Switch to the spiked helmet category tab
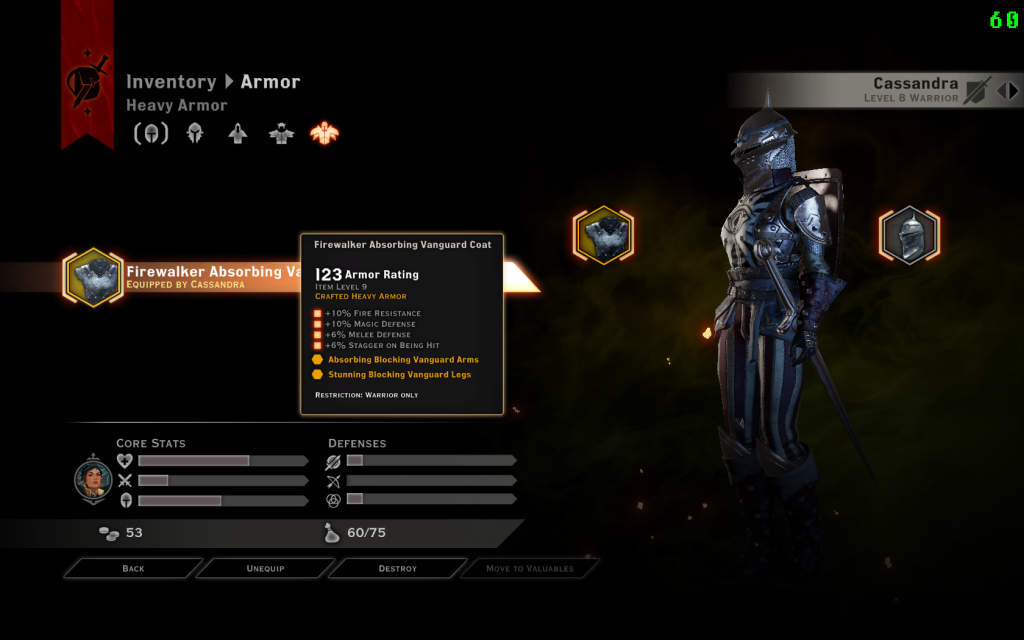Screen dimensions: 1024x640 coord(195,133)
